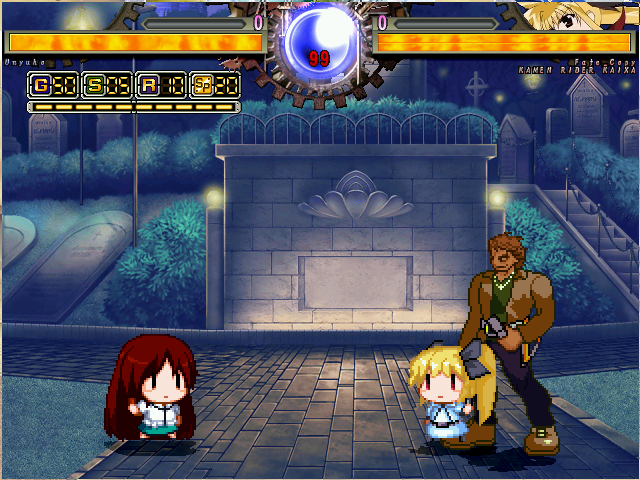This screenshot has height=480, width=640.
Task: Select the green S gauge icon
Action: (x=95, y=85)
